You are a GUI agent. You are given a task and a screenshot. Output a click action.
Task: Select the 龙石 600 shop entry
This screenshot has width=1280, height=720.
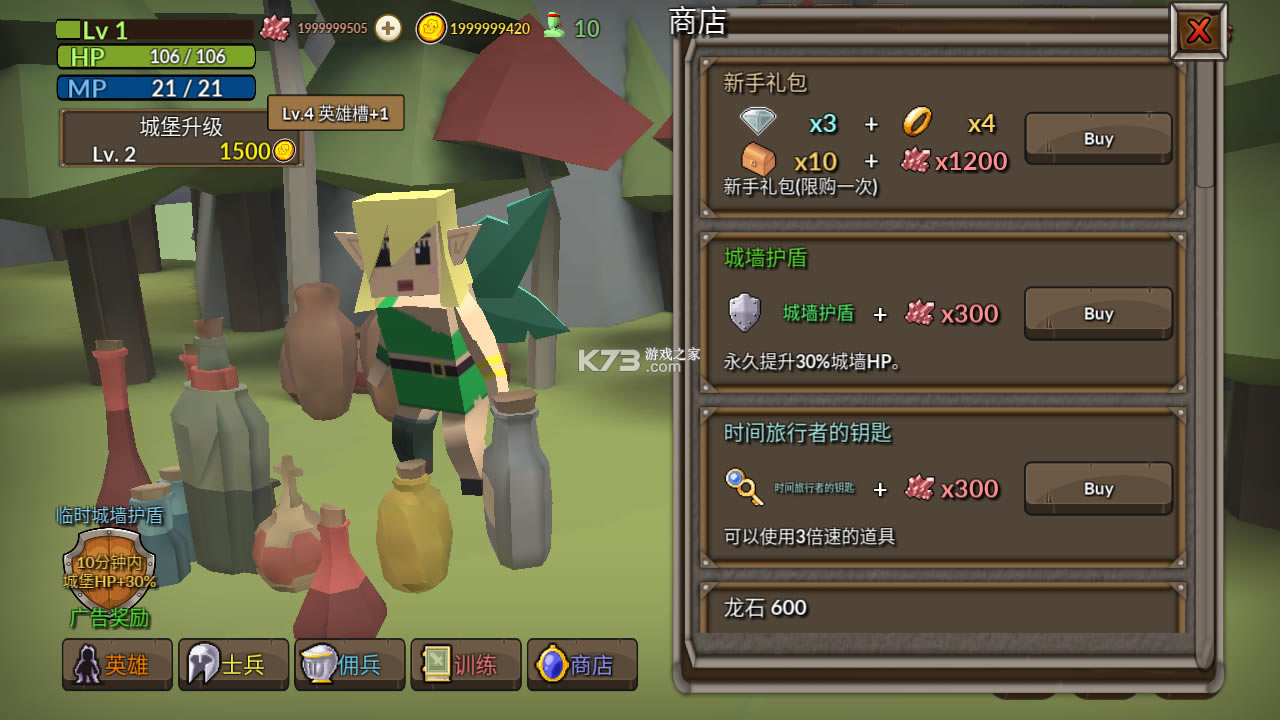click(942, 608)
